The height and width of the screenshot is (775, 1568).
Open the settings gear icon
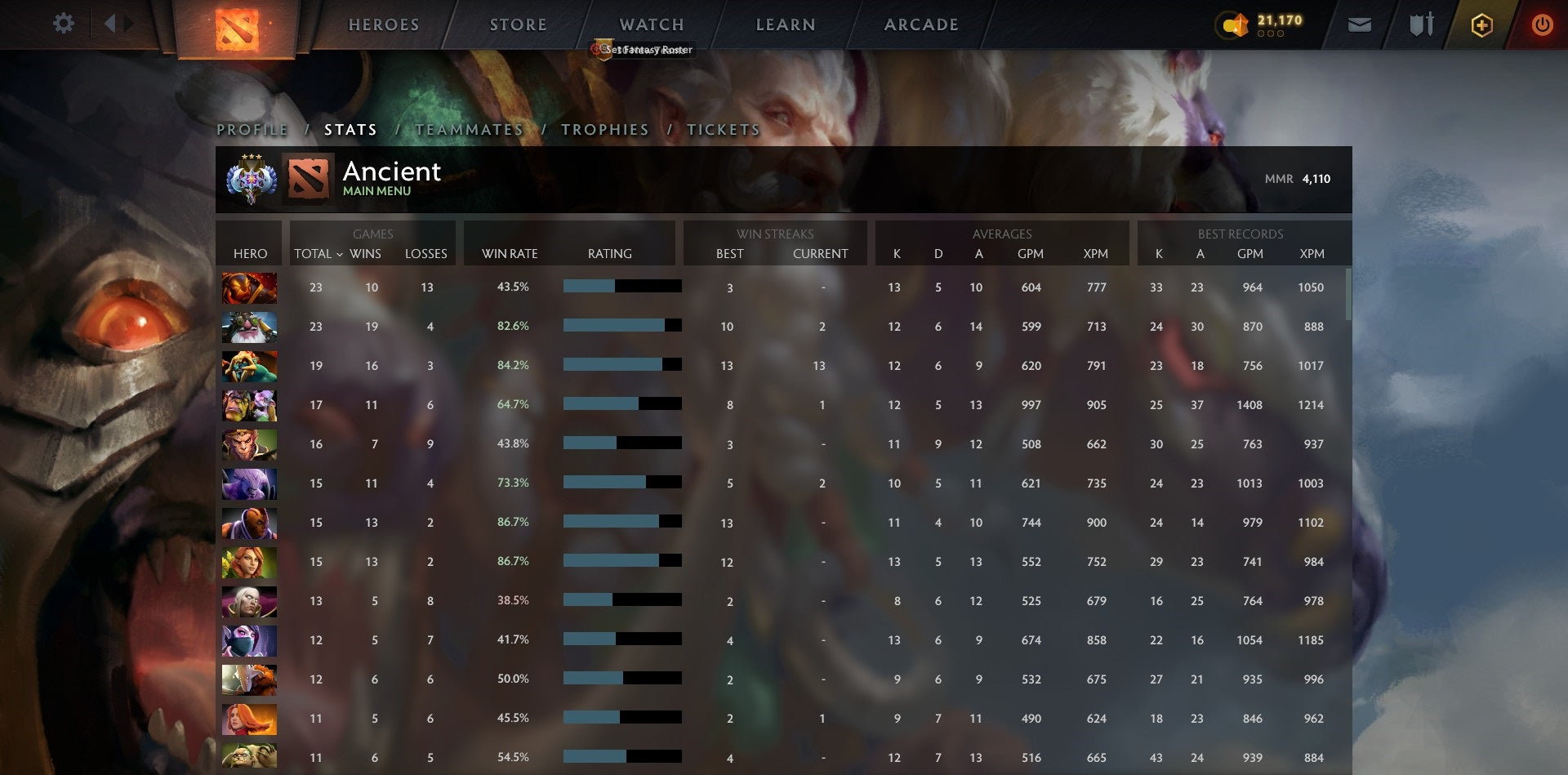[x=64, y=24]
